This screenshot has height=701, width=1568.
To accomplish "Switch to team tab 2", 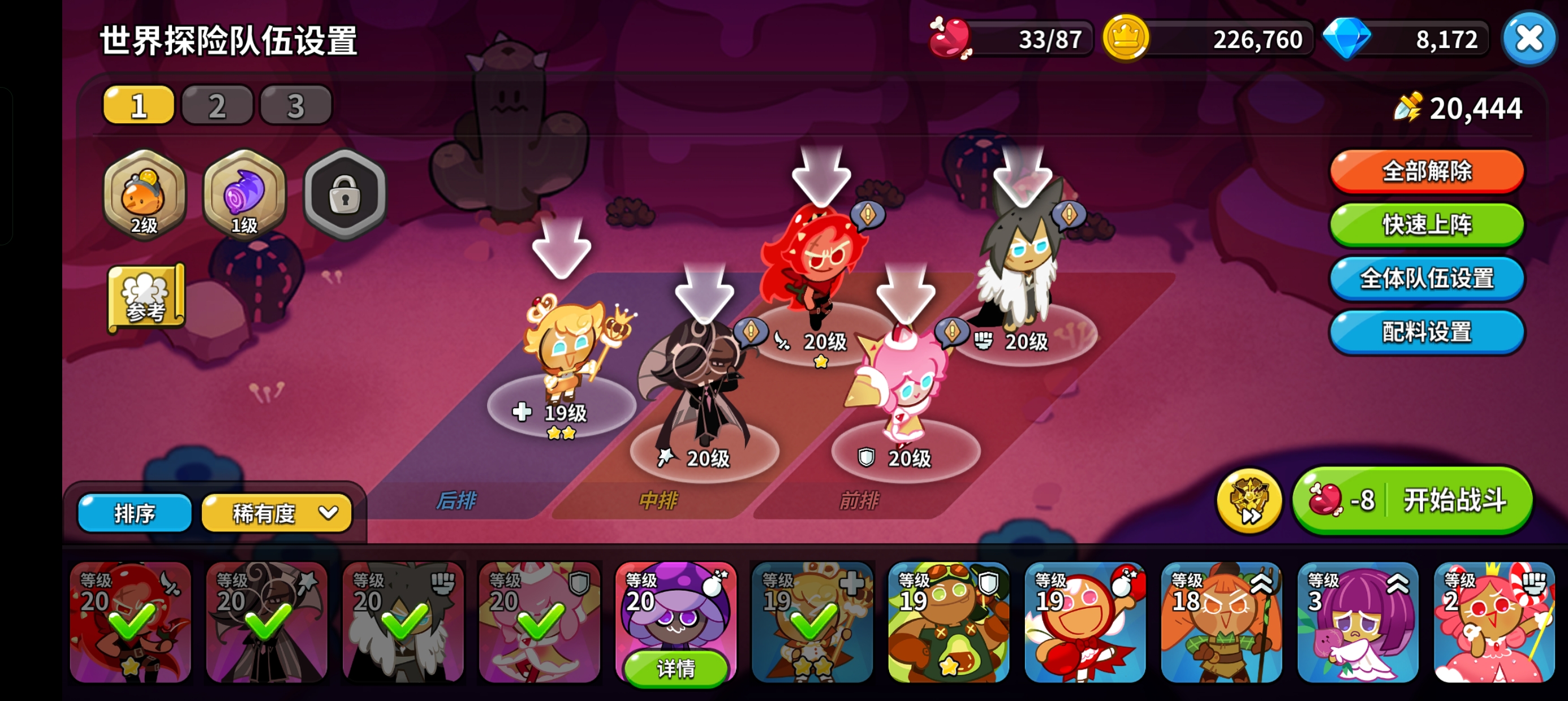I will tap(217, 105).
